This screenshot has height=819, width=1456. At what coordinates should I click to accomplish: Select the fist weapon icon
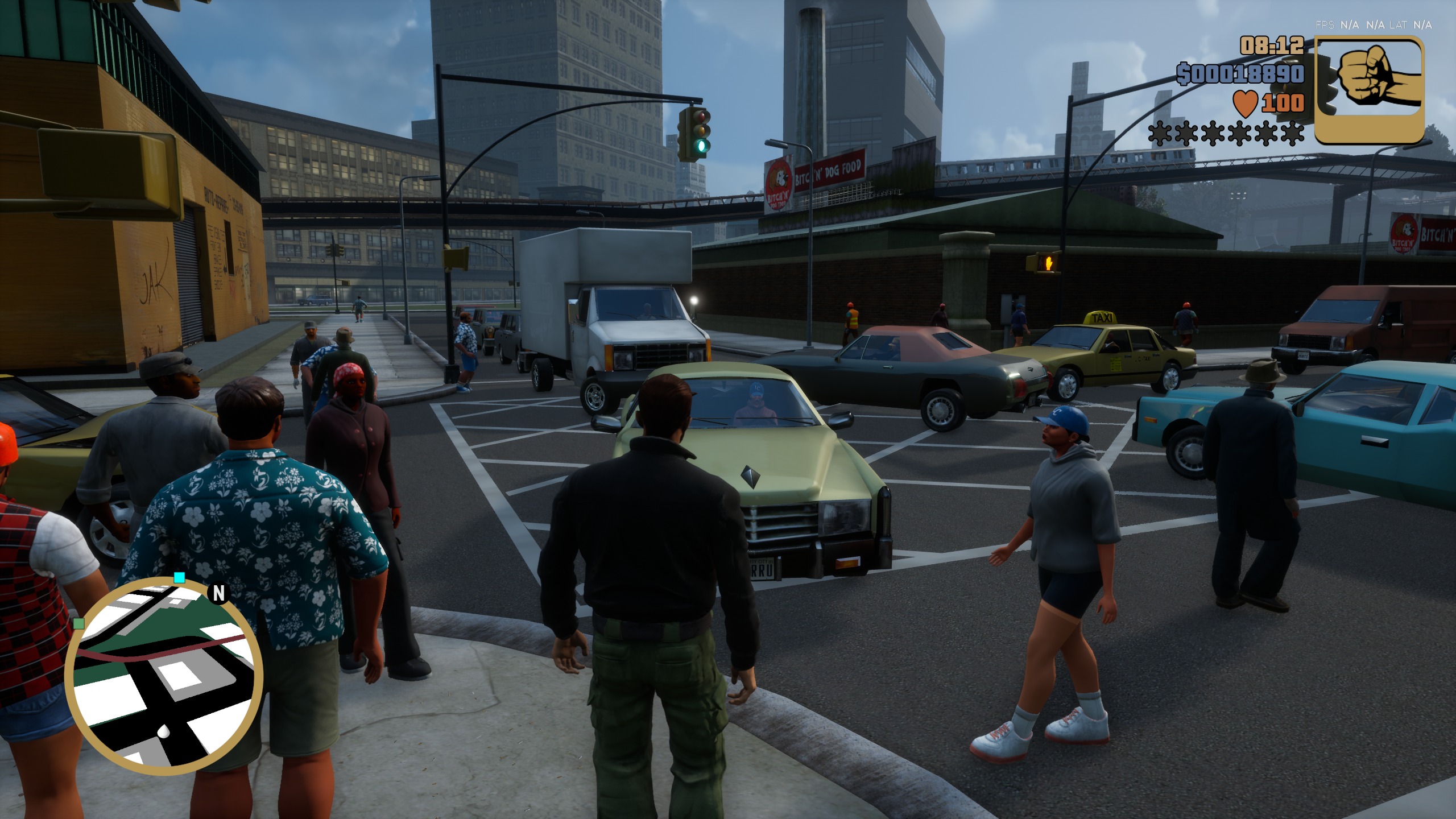1369,90
